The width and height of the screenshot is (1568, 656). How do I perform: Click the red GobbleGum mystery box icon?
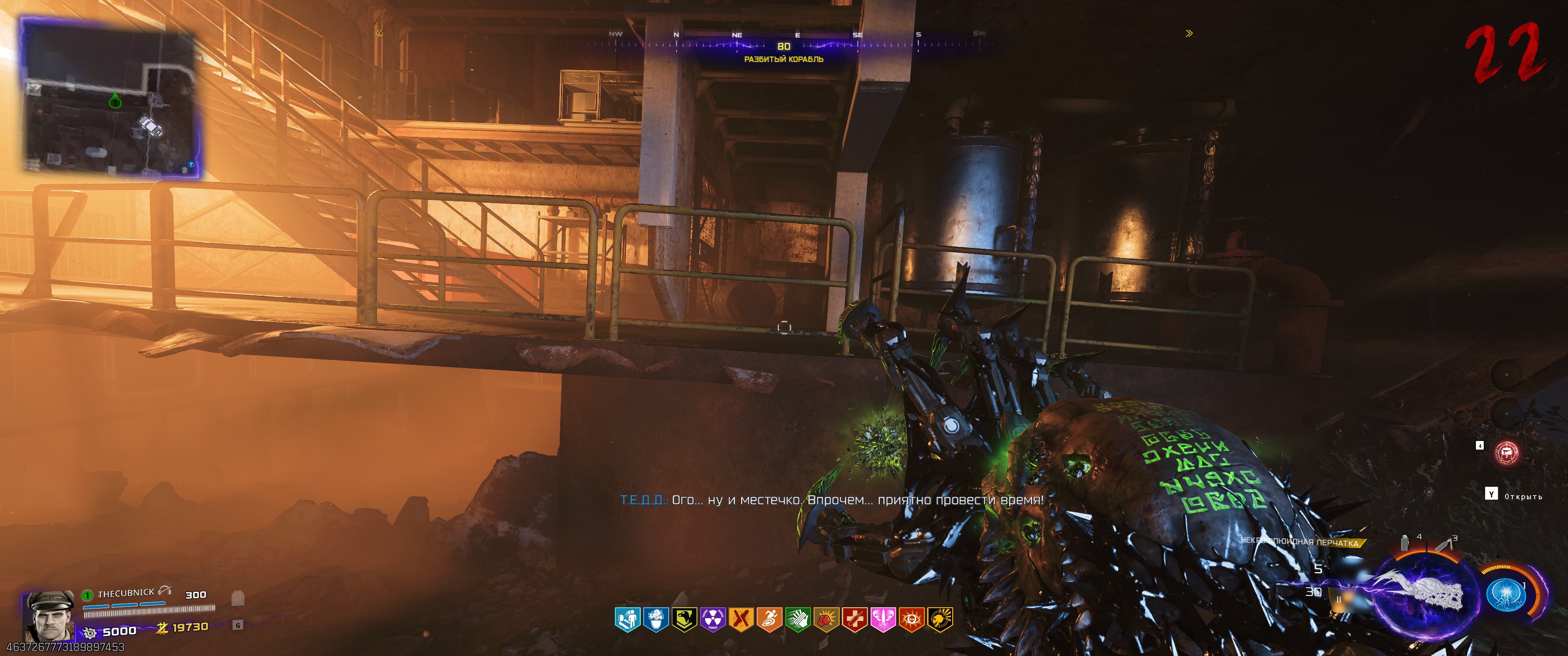(1506, 453)
